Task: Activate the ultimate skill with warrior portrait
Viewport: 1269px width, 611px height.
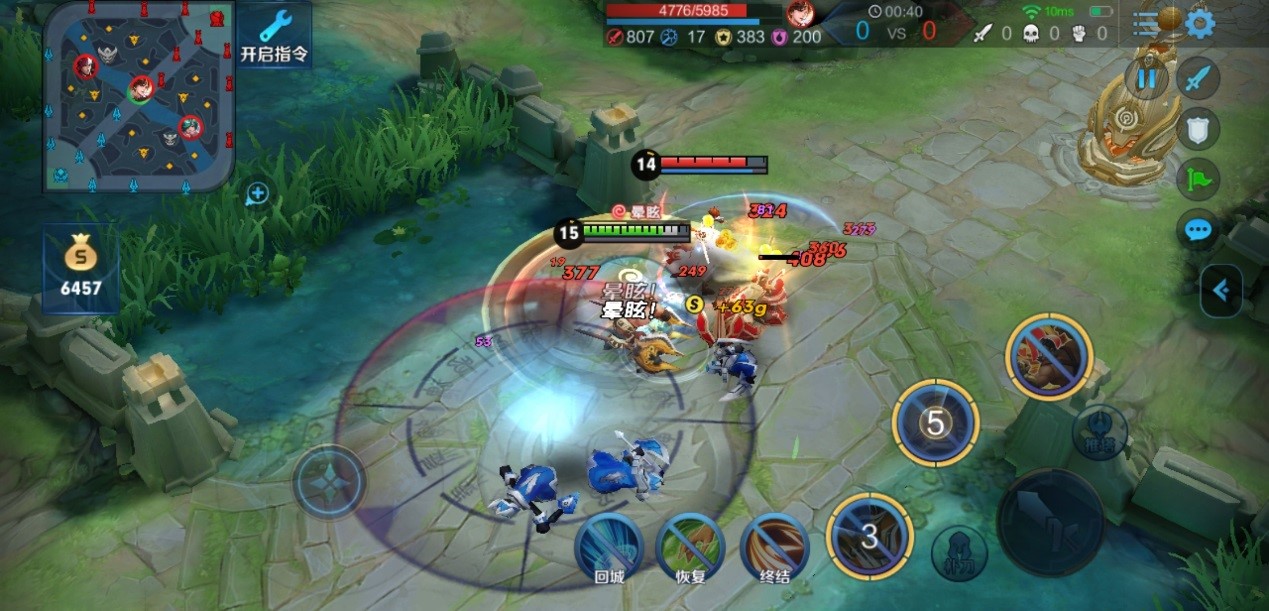Action: (x=1049, y=357)
